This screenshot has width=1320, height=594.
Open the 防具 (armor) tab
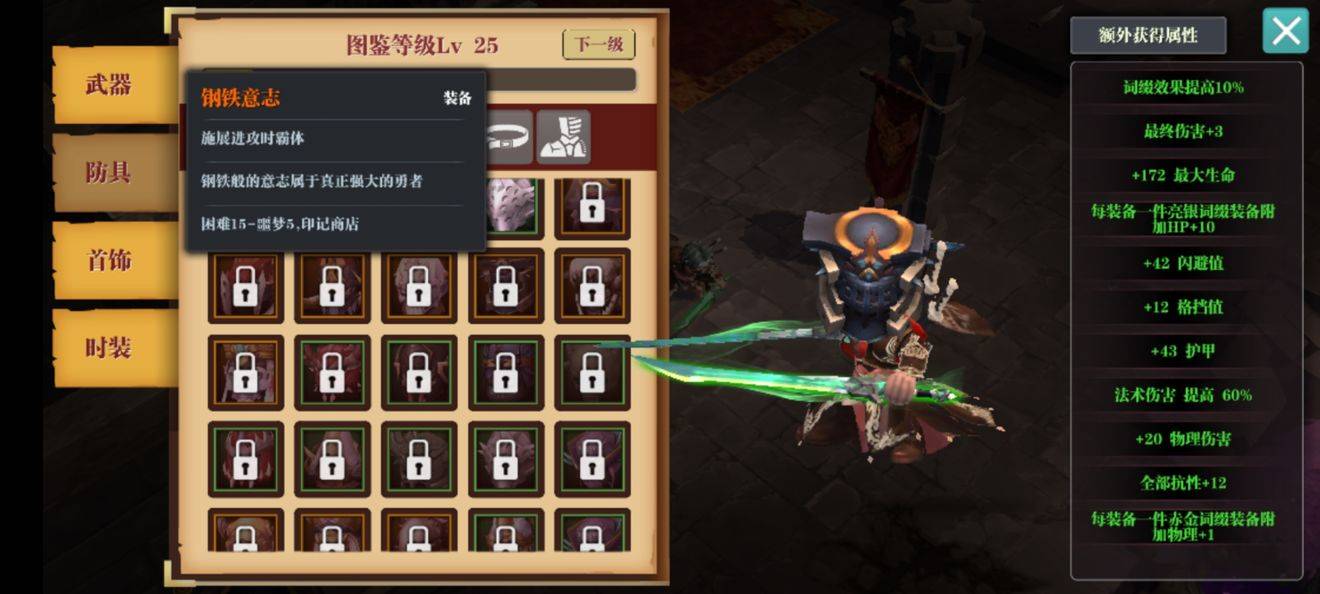[x=109, y=172]
